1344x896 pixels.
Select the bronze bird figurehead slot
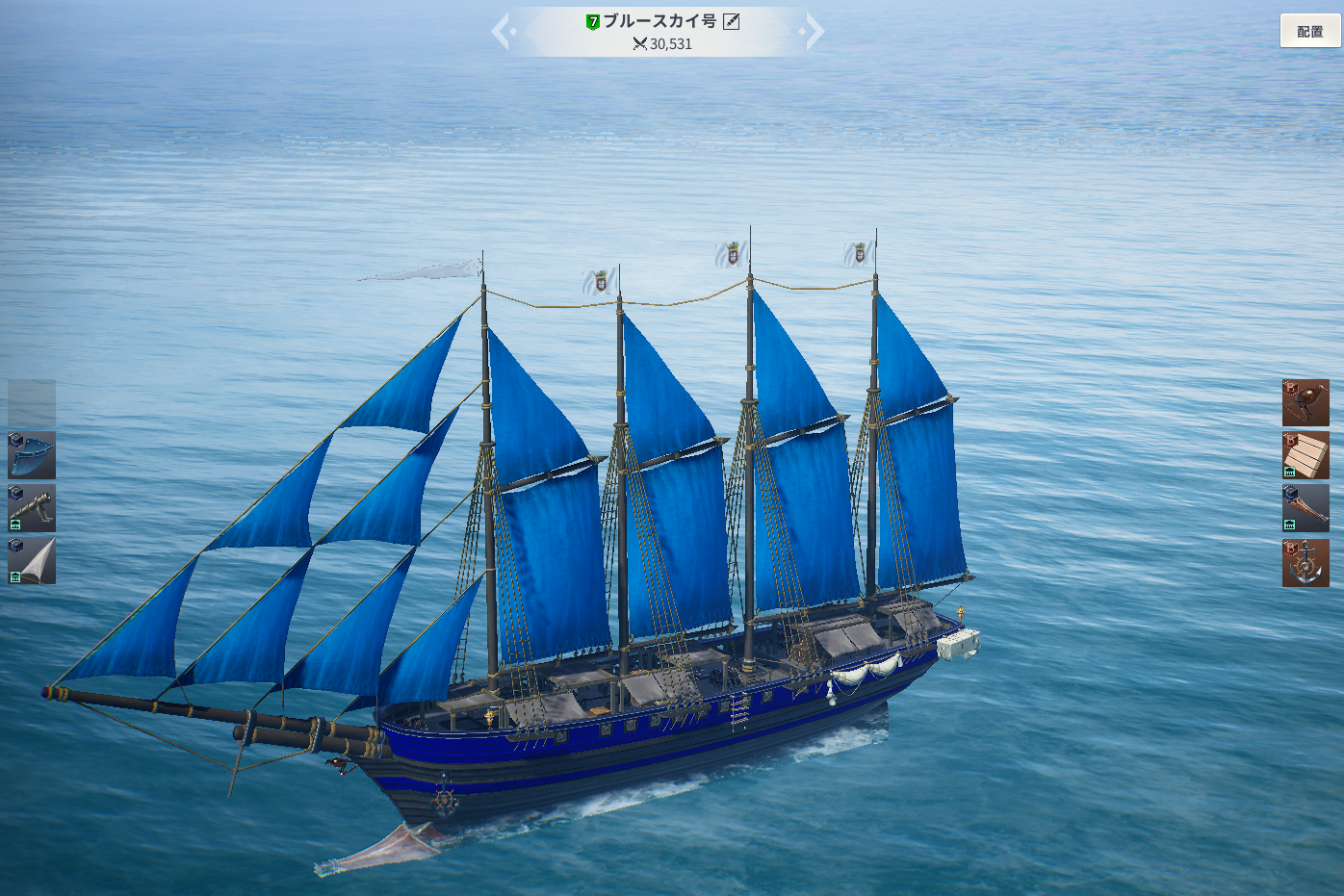[x=1305, y=403]
